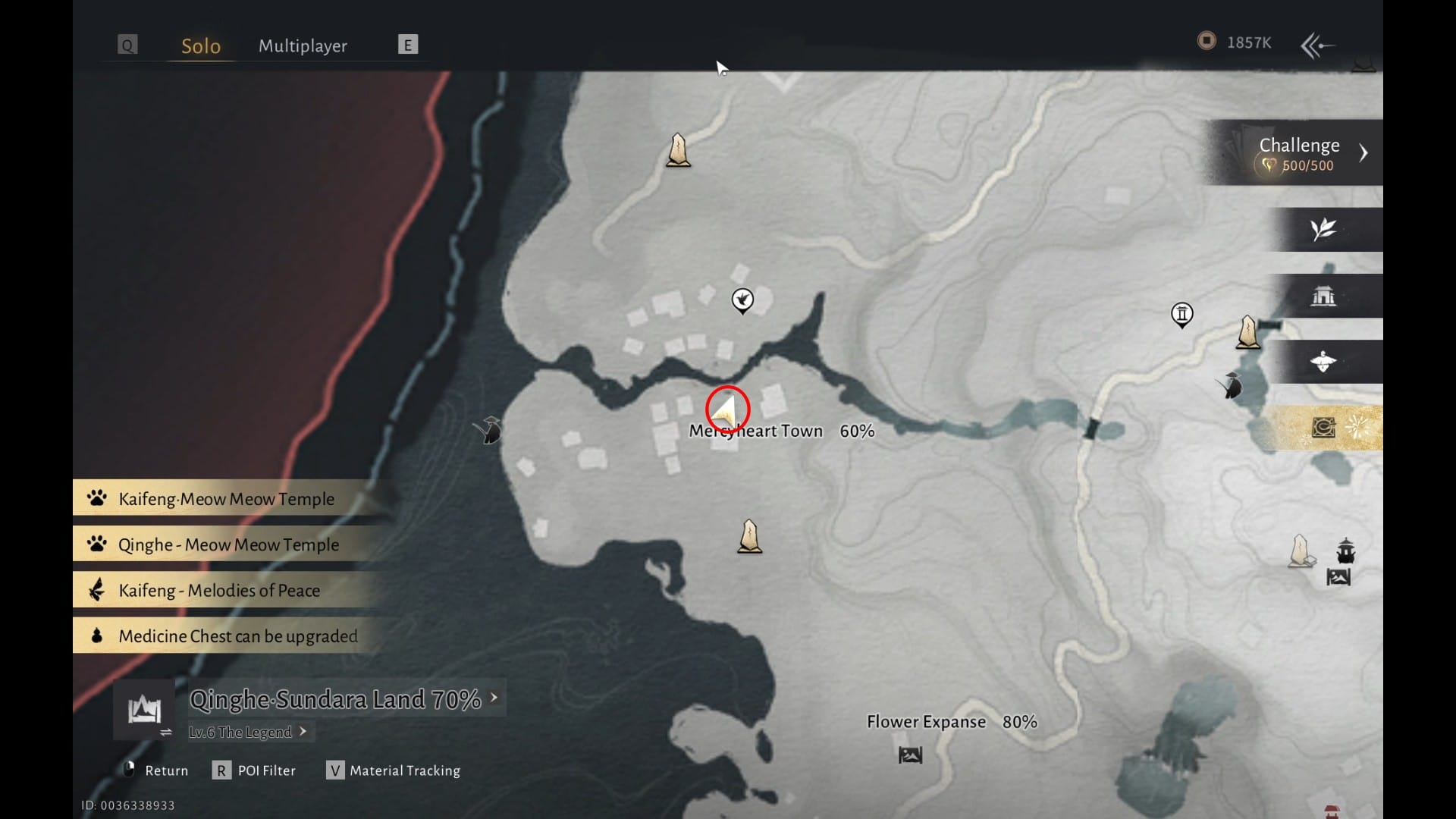Switch to the Multiplayer tab
This screenshot has width=1456, height=819.
[x=303, y=45]
